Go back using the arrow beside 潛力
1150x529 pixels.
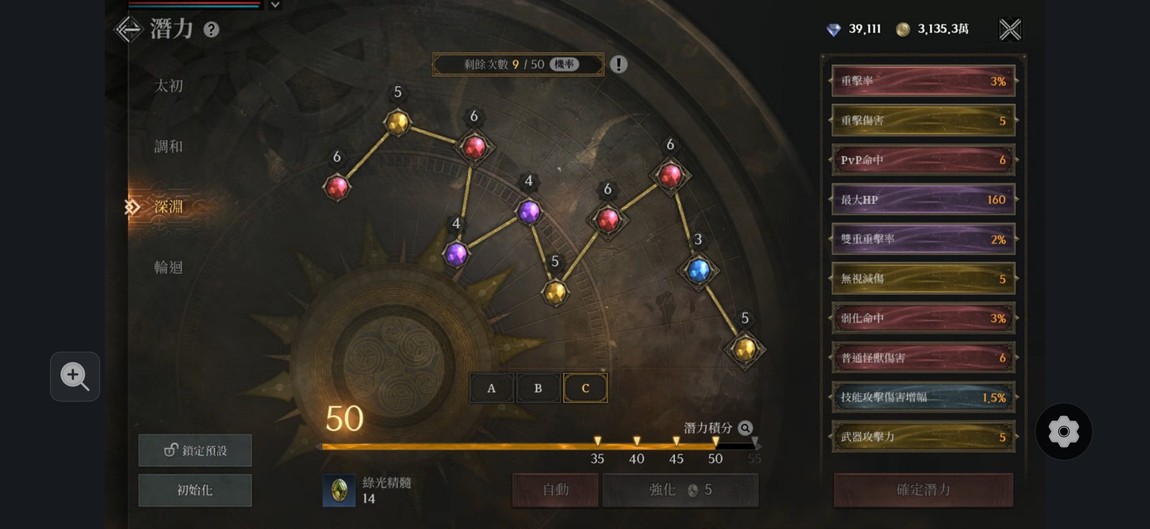(129, 29)
